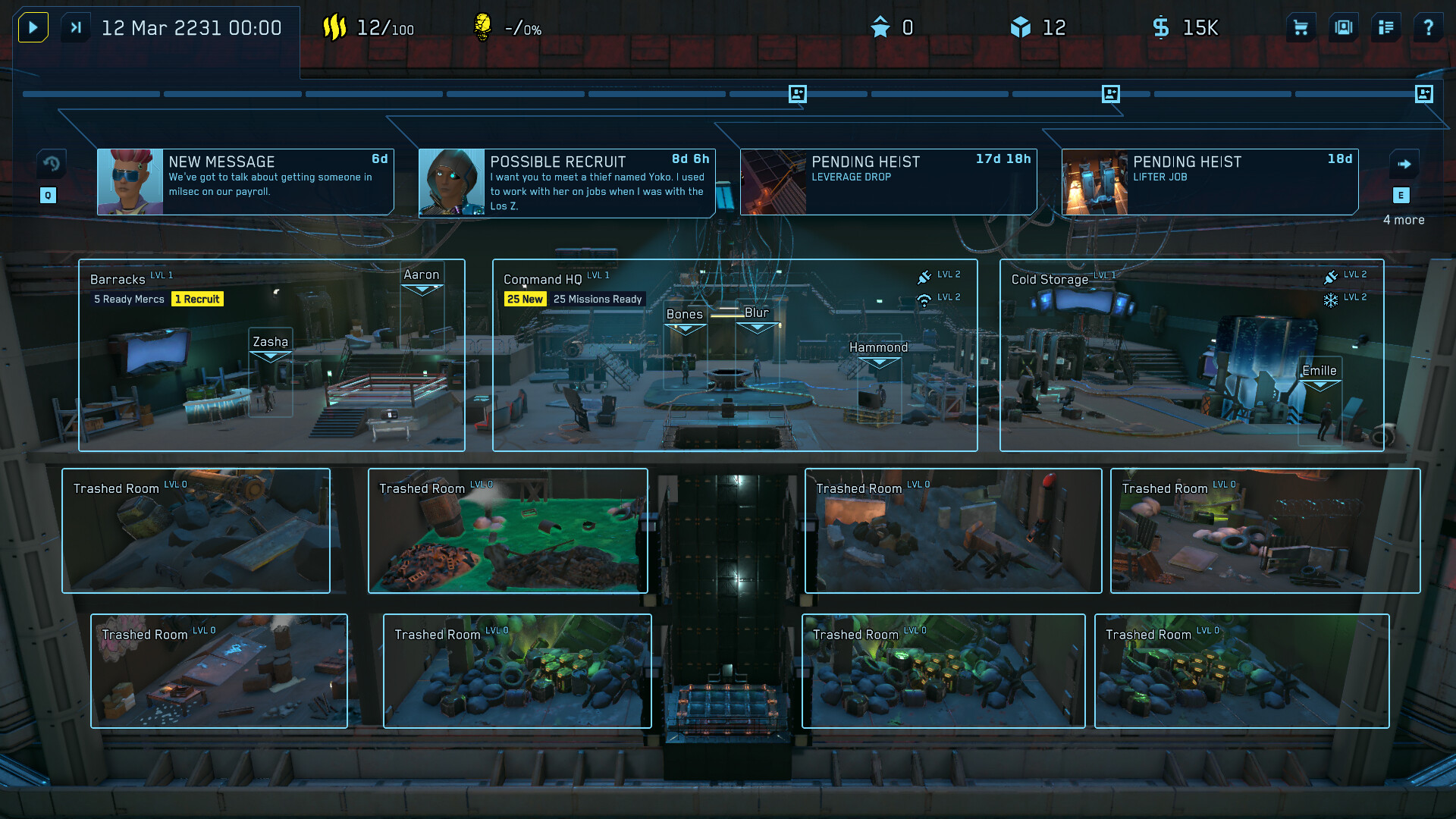
Task: Select the 12 Mar 2231 date tab
Action: pos(193,27)
